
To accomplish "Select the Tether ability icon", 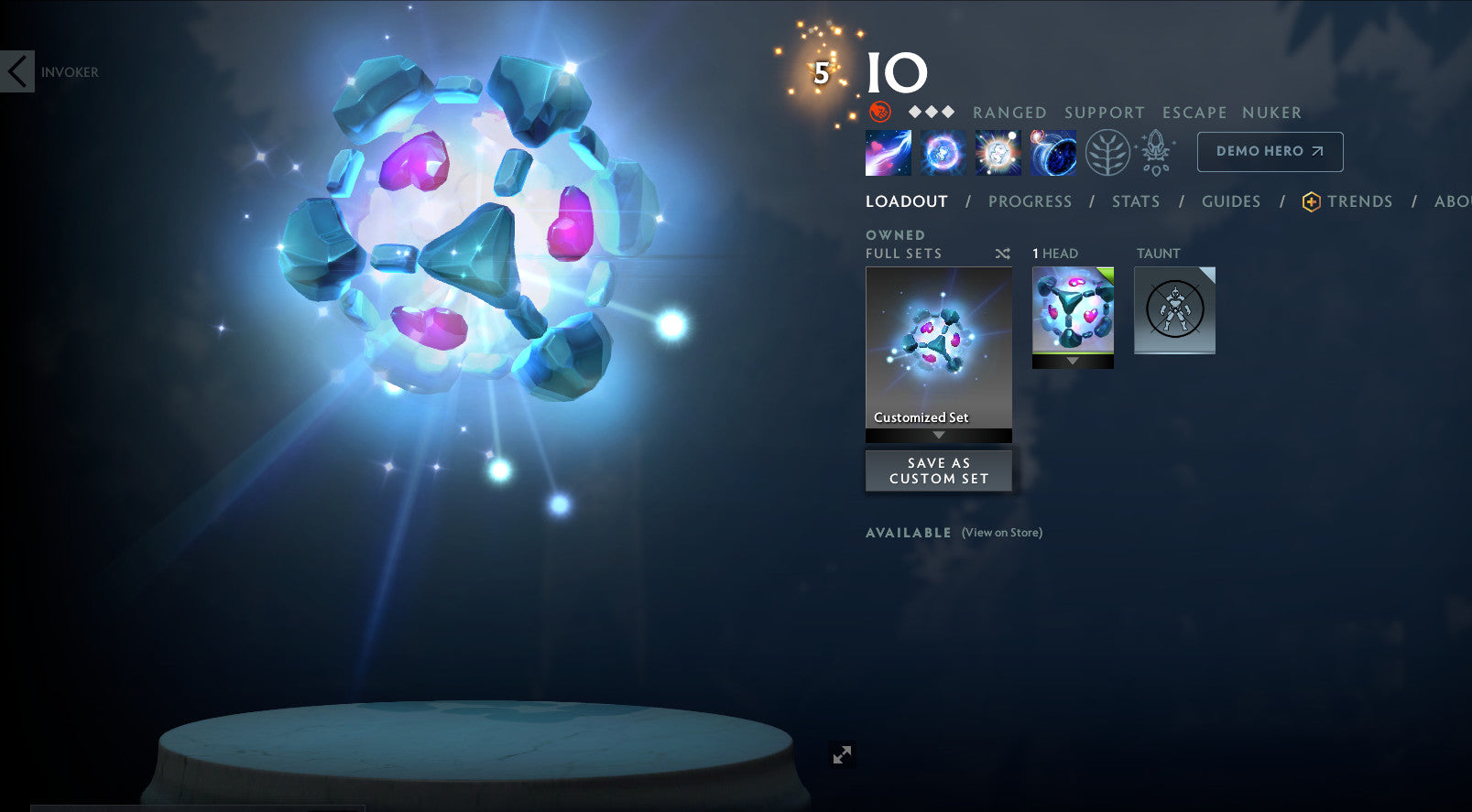I will tap(887, 151).
